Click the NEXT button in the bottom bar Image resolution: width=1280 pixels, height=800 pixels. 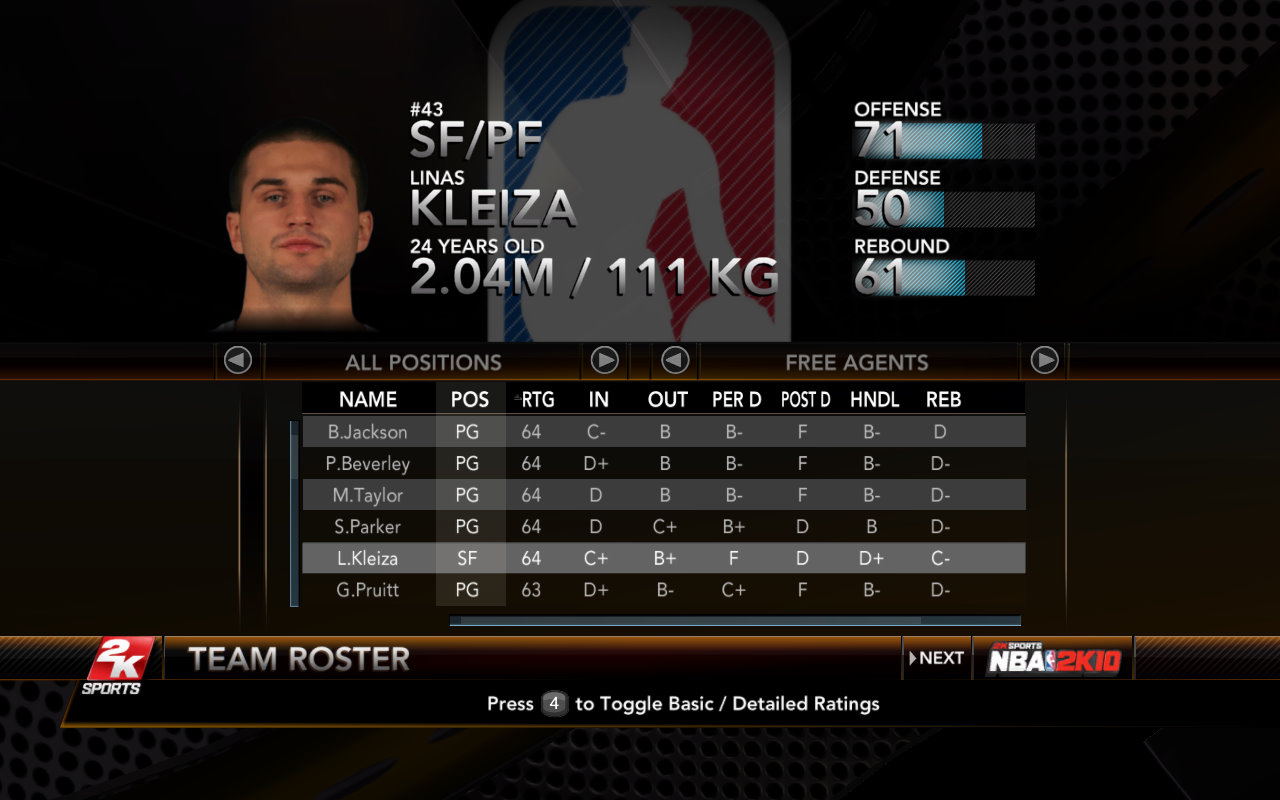click(937, 658)
